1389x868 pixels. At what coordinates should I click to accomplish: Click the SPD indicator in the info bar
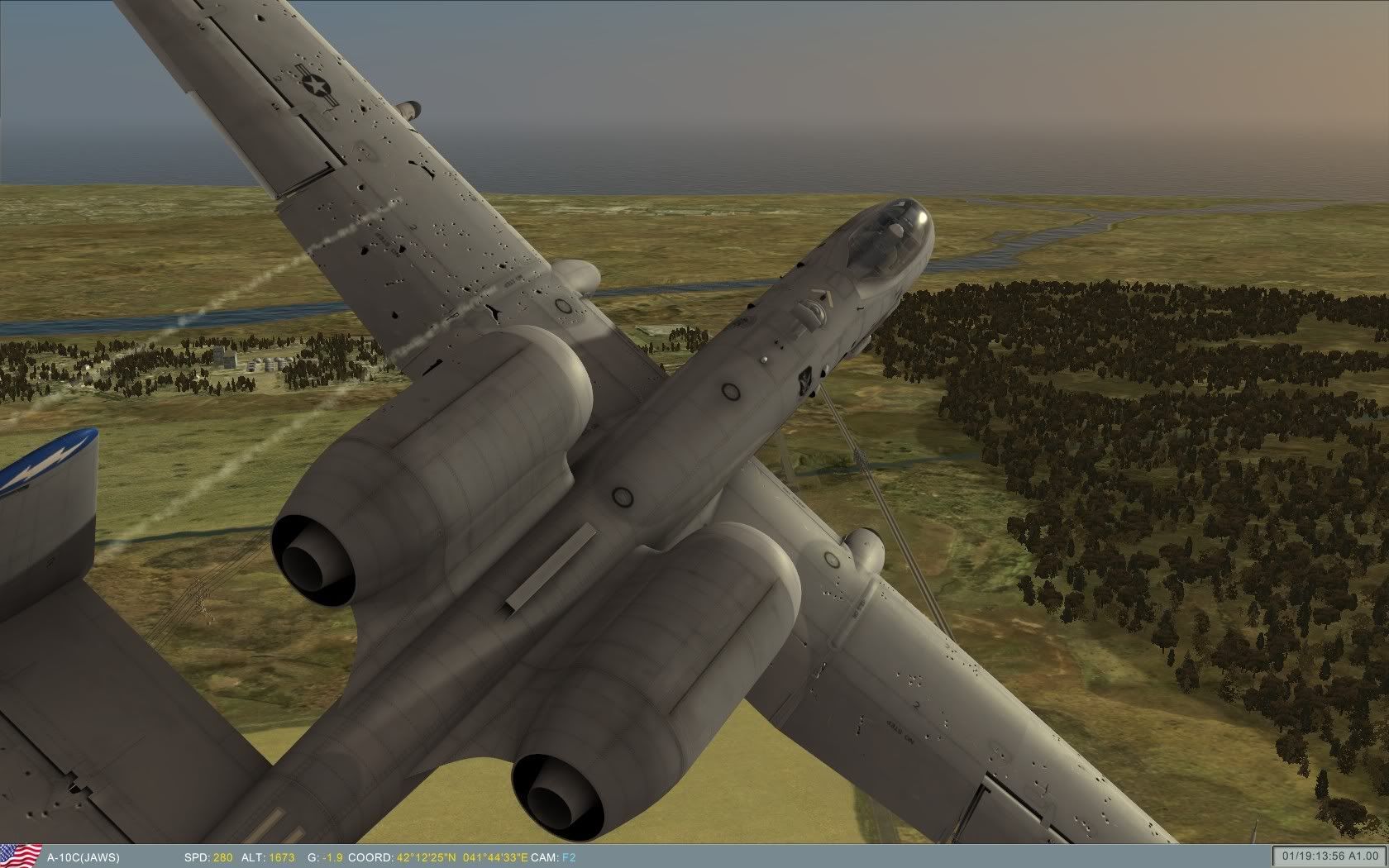point(197,858)
